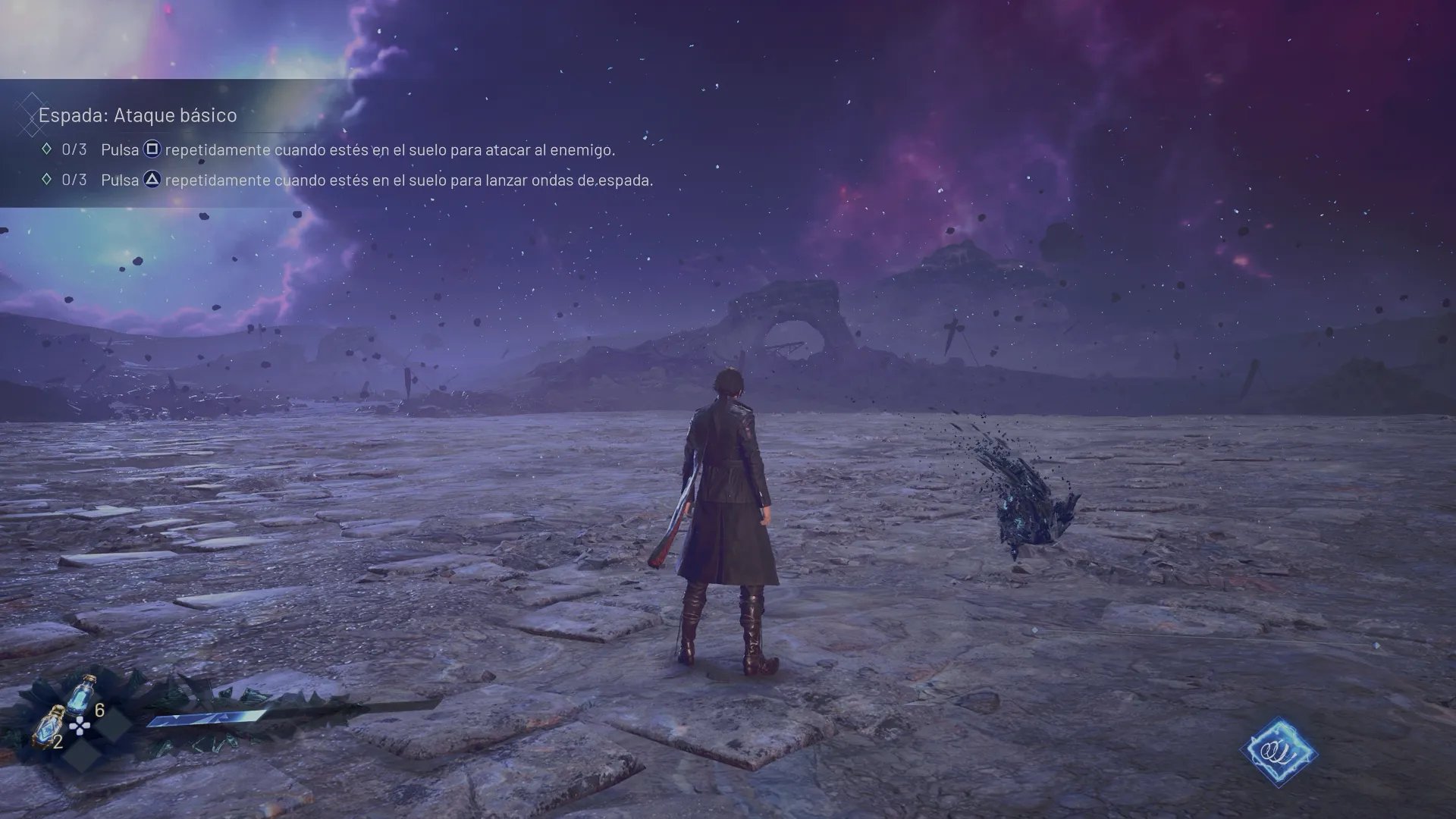Use the gold-framed potion with count 2
1456x819 pixels.
(x=51, y=725)
